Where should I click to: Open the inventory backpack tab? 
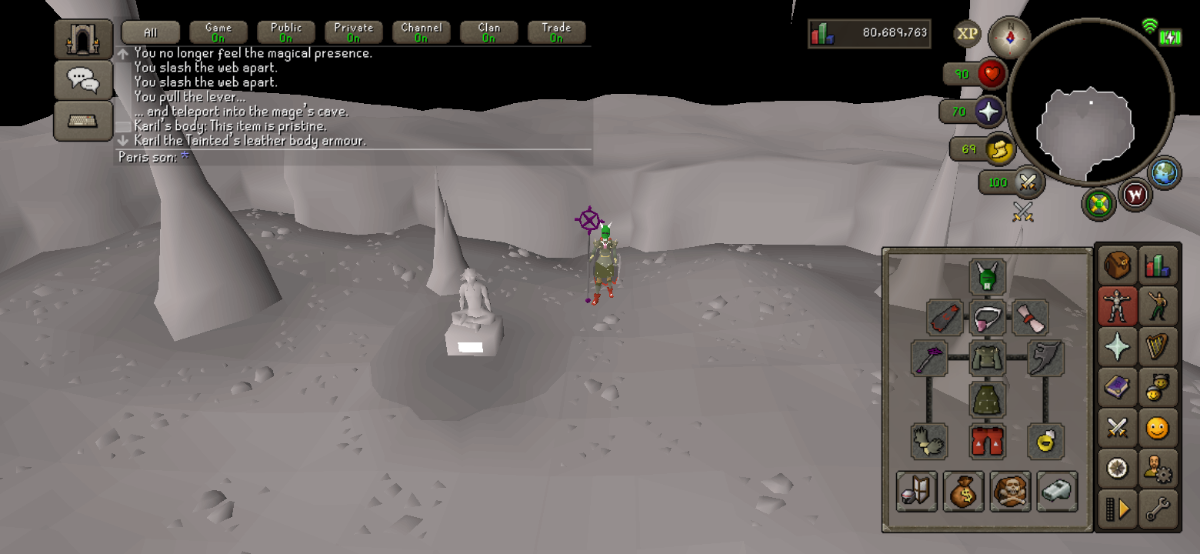coord(1117,266)
